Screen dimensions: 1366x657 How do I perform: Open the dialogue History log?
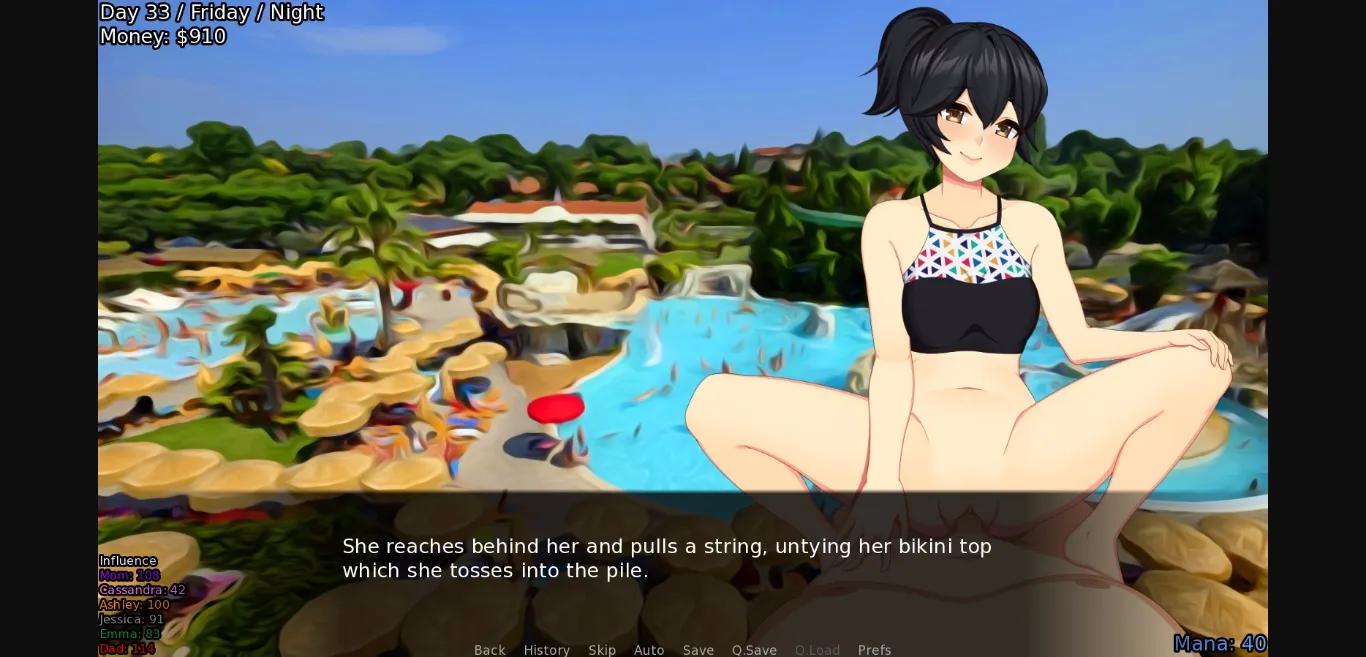pyautogui.click(x=546, y=650)
